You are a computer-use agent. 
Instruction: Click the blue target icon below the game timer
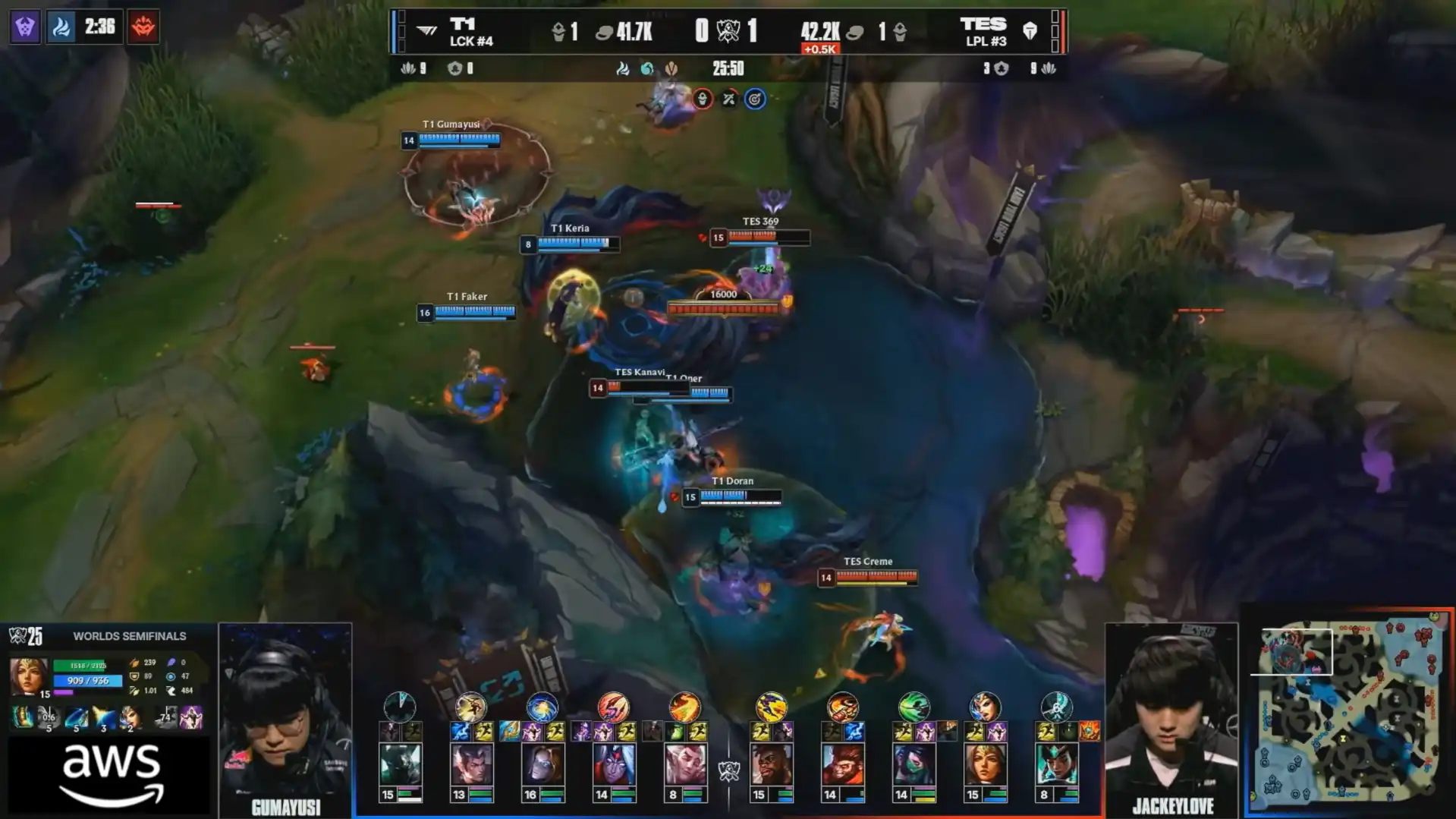[754, 99]
